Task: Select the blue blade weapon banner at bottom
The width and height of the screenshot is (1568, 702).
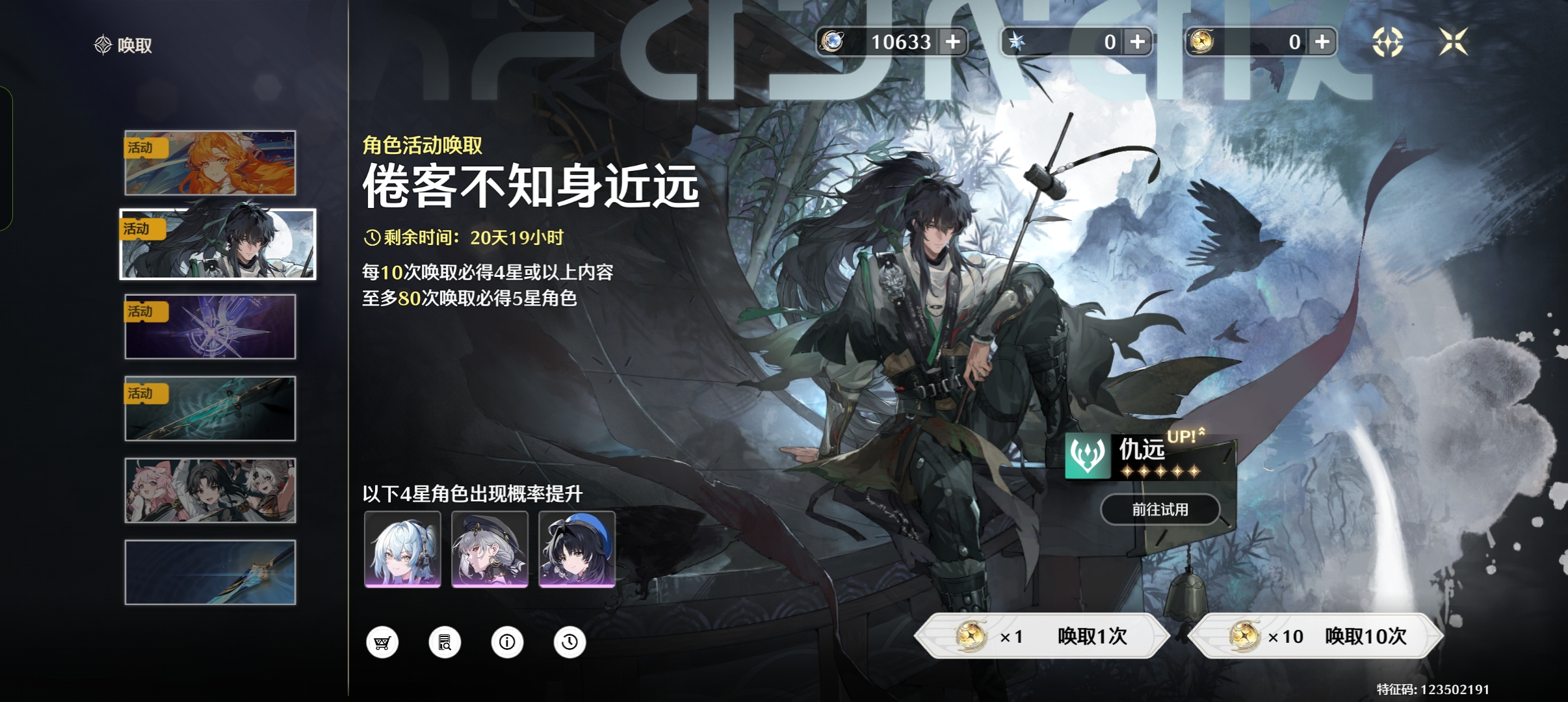Action: (210, 572)
